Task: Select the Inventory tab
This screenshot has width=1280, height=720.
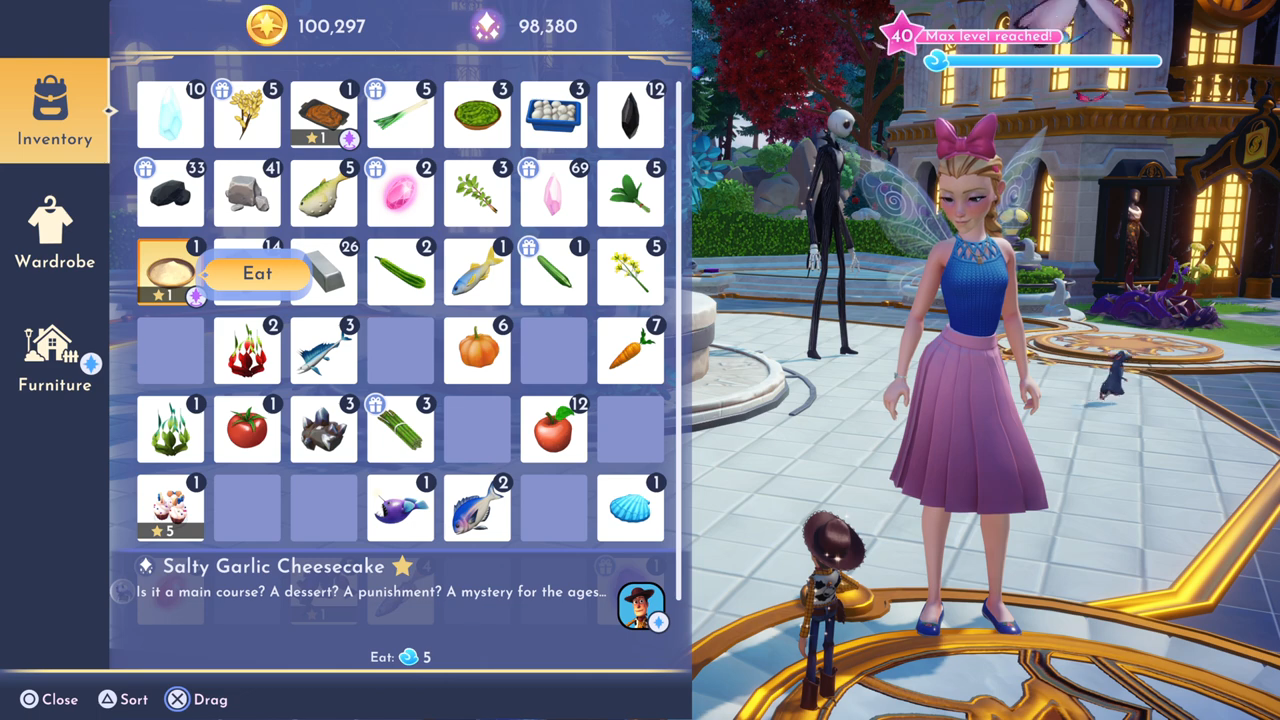Action: point(54,110)
